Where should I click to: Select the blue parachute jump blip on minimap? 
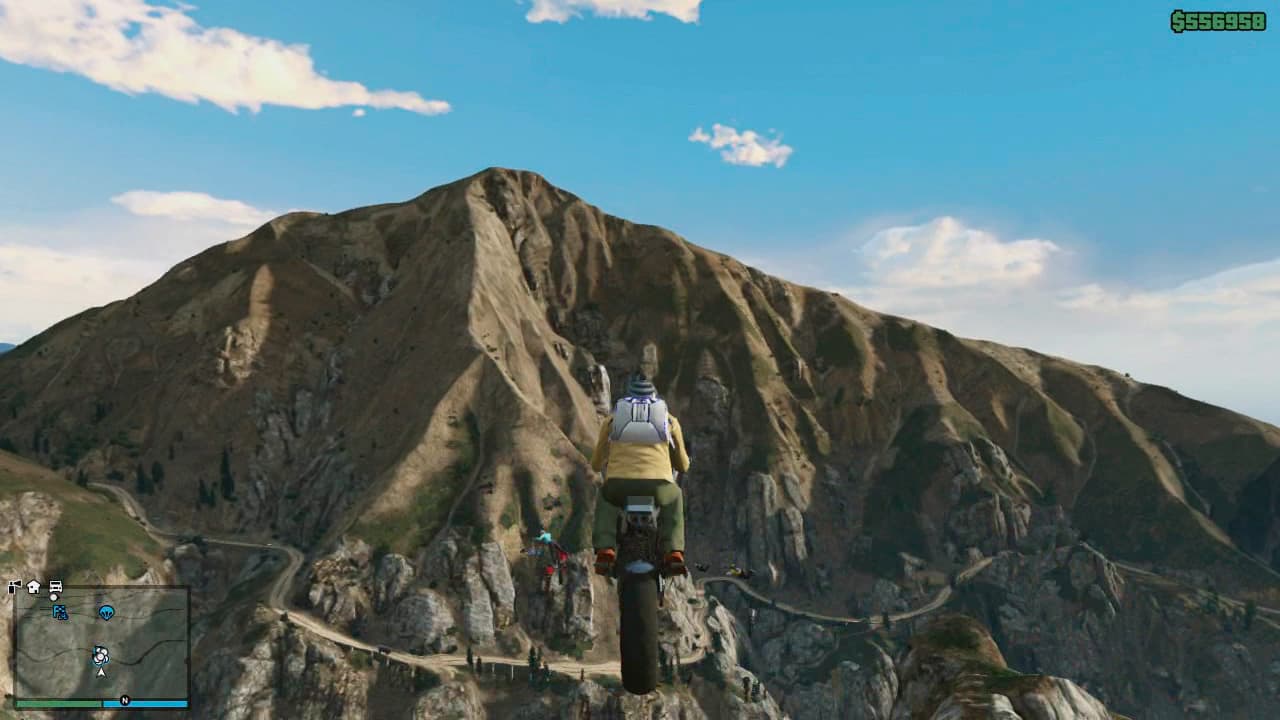[x=106, y=612]
